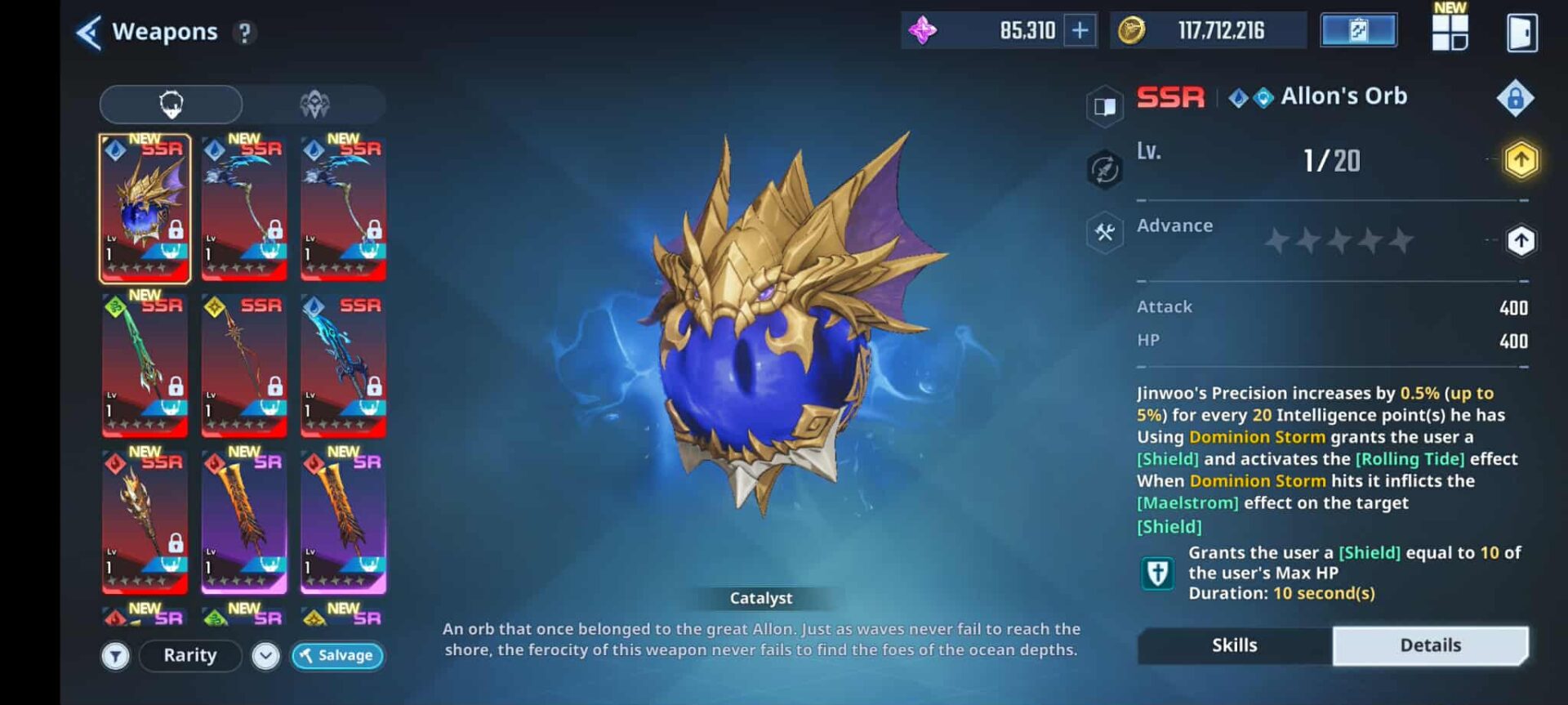Level up the weapon with gold arrow
1568x705 pixels.
(x=1521, y=160)
